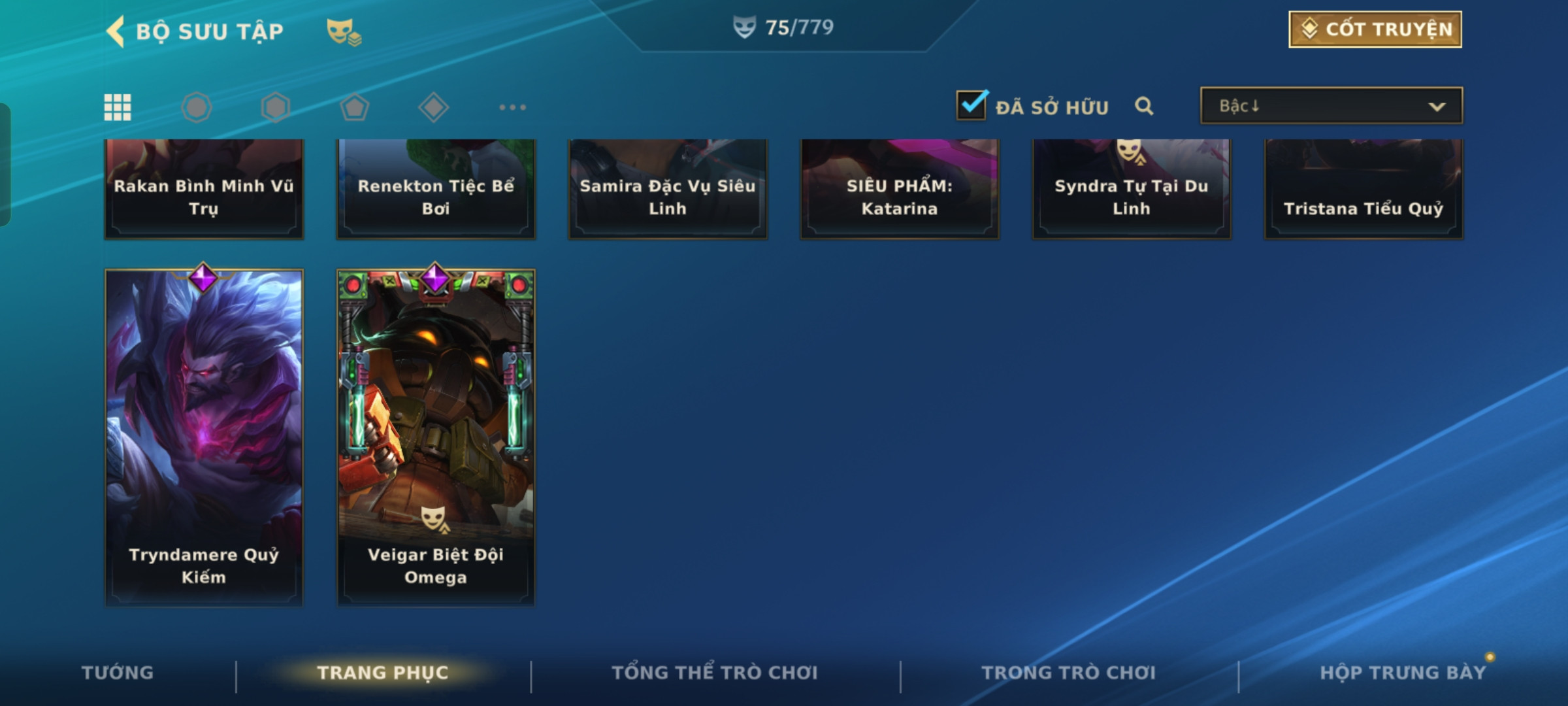Toggle the Đã Sở Hữu checkbox
1568x706 pixels.
click(x=972, y=105)
